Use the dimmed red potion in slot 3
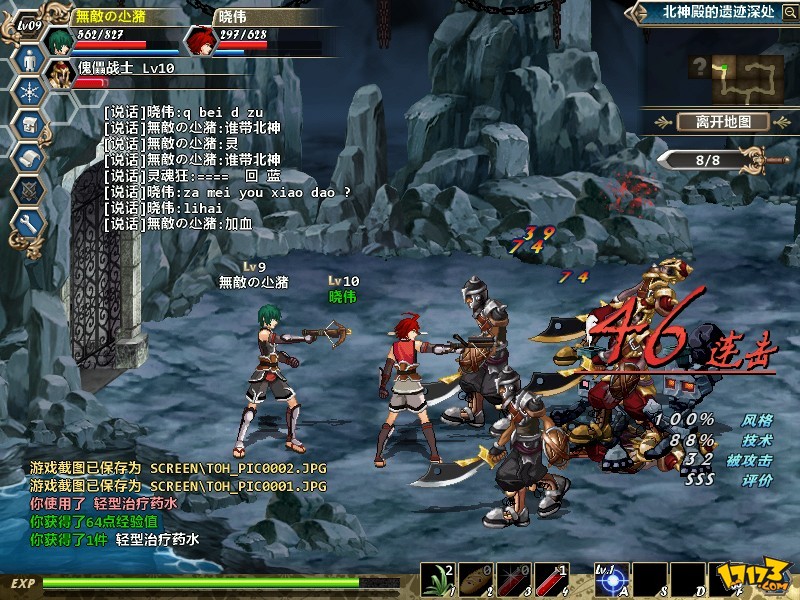 [x=511, y=577]
